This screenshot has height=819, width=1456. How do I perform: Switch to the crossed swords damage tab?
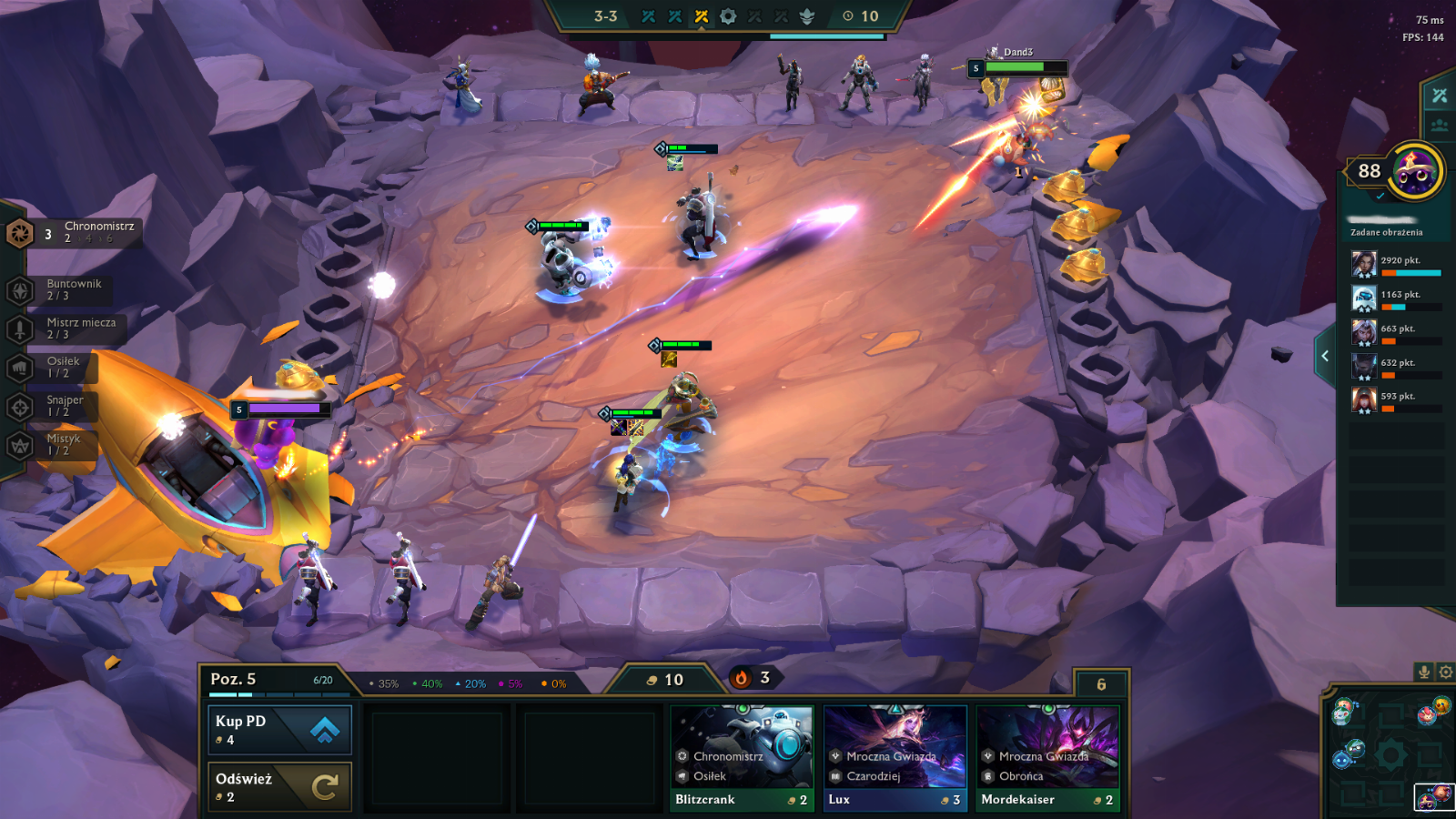pos(1440,96)
